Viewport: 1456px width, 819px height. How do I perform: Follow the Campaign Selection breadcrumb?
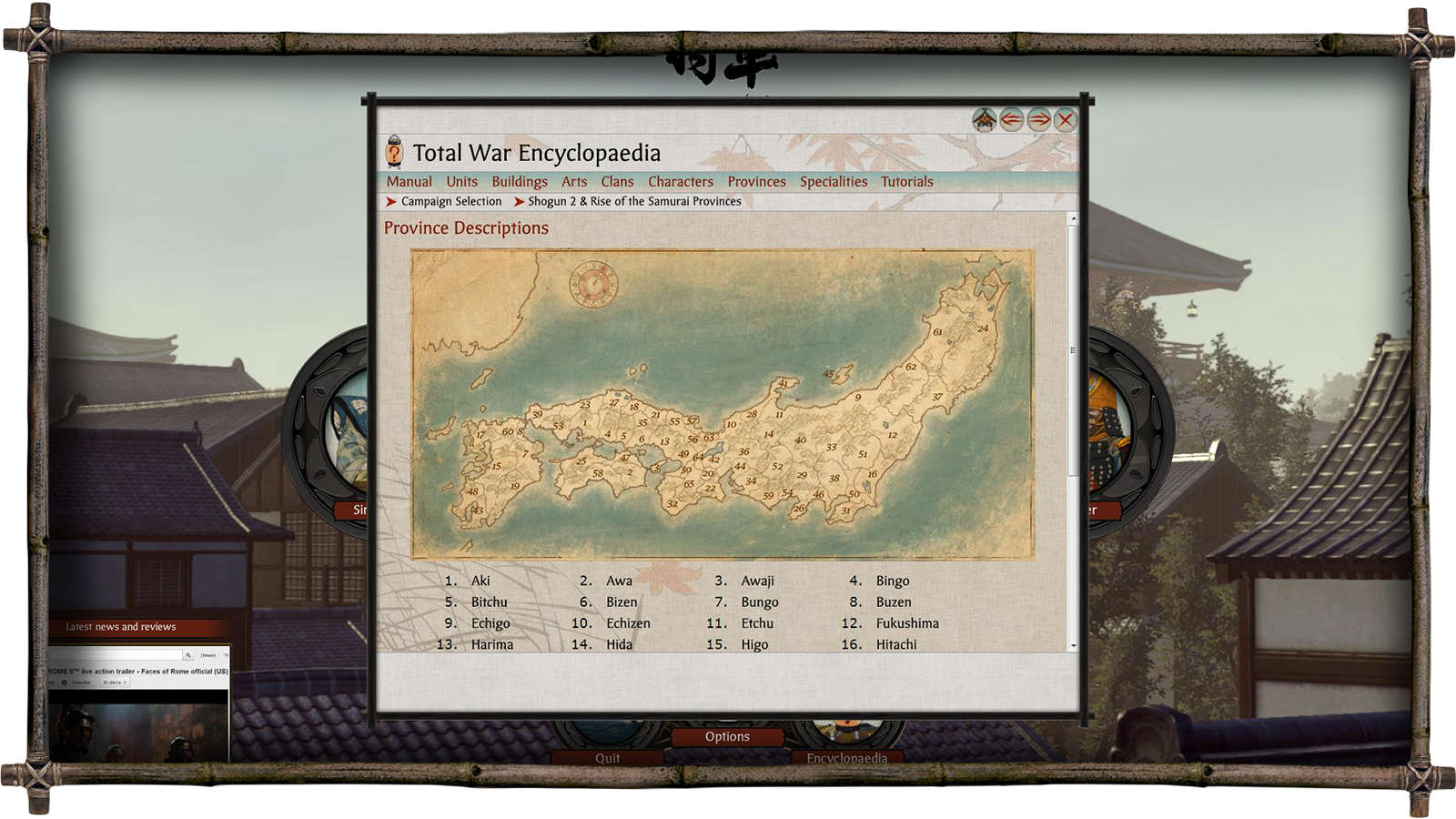click(450, 202)
